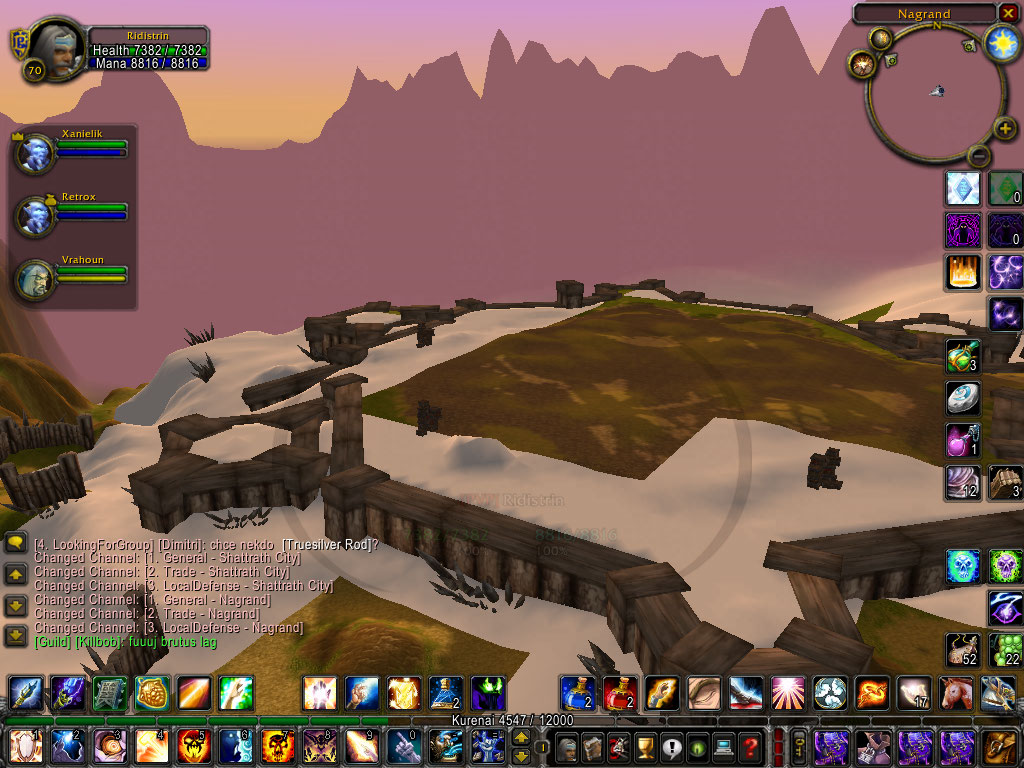Close the minimap with the X button
1024x768 pixels.
pos(1007,13)
